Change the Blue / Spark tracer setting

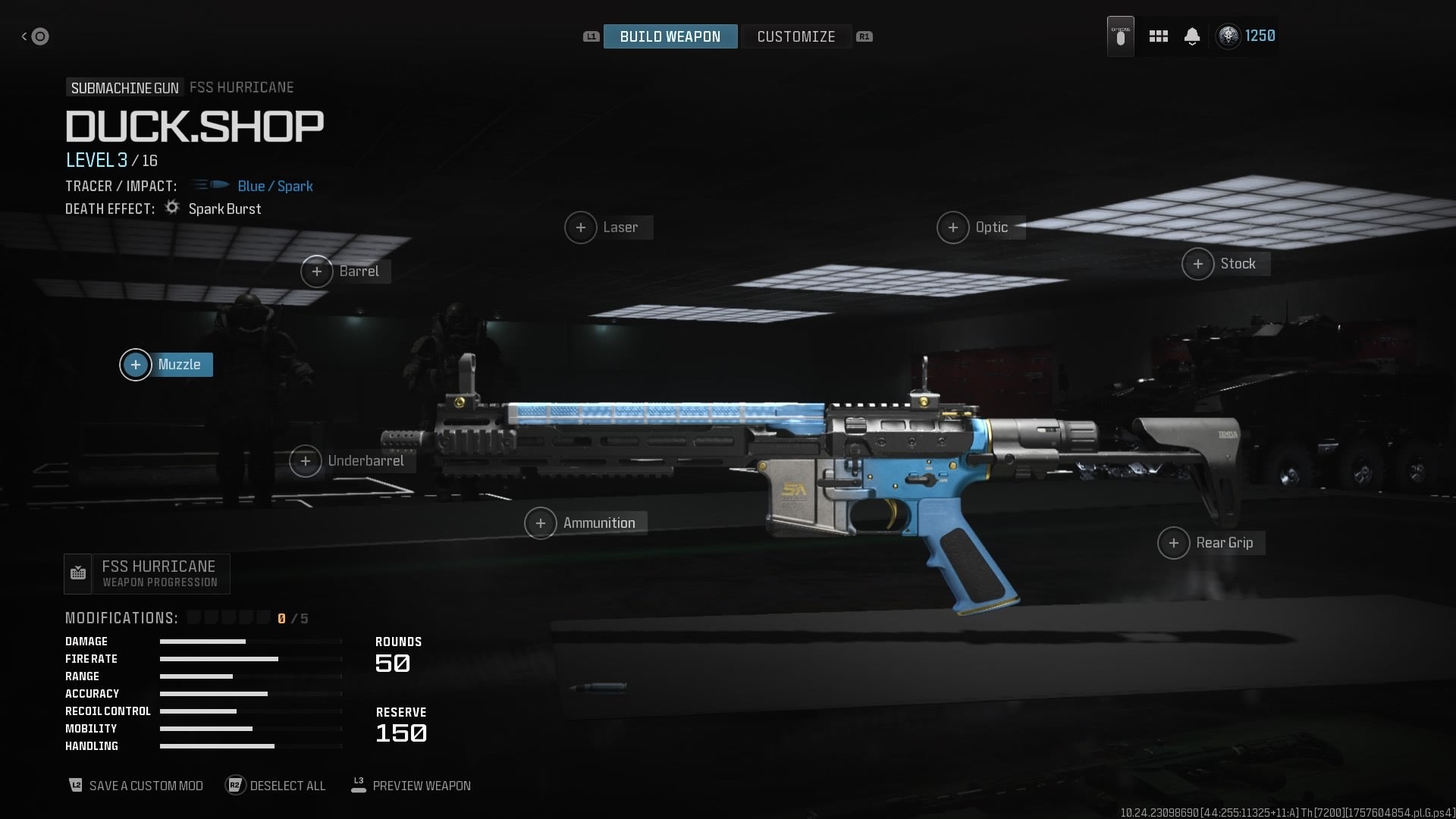[x=275, y=186]
